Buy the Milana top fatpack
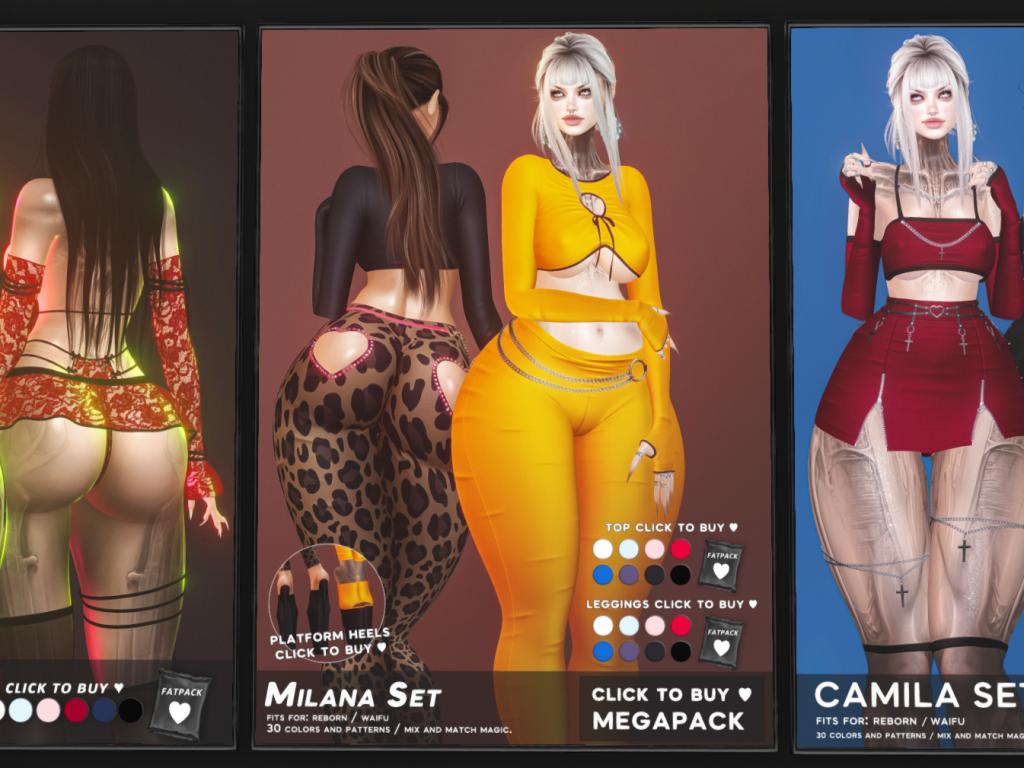 coord(719,564)
